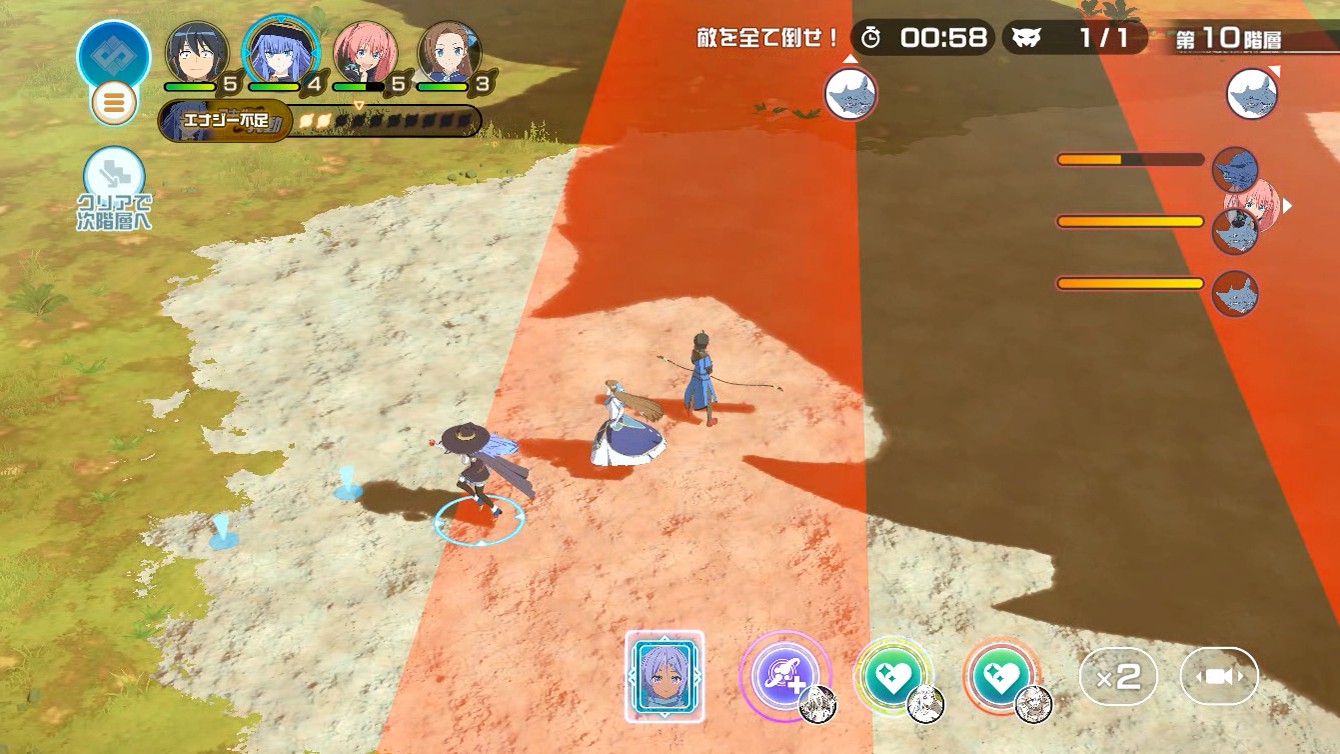Screen dimensions: 1340x754
Task: Open the orange hamburger menu button
Action: [114, 102]
